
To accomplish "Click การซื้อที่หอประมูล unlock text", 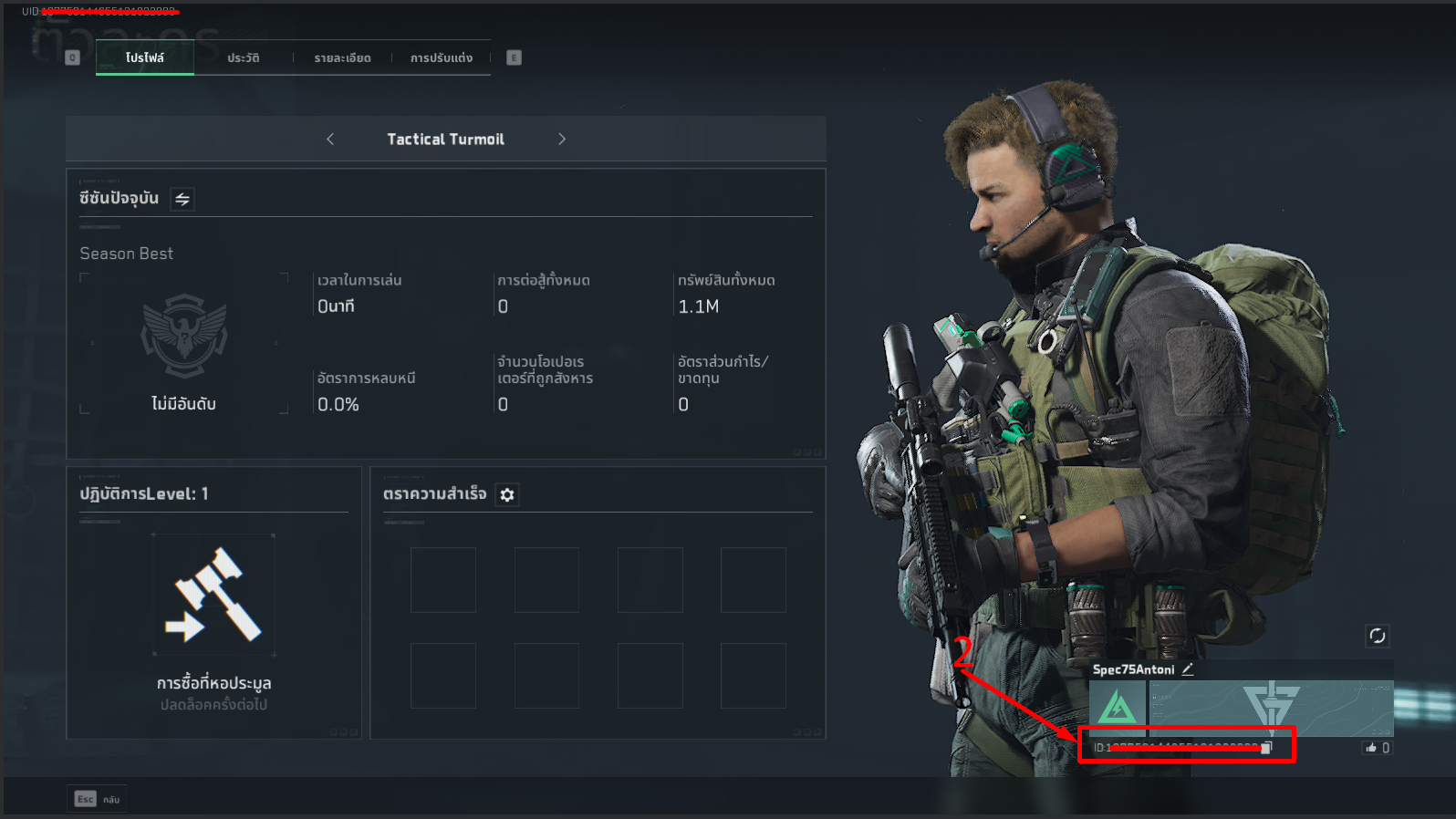I will 213,683.
